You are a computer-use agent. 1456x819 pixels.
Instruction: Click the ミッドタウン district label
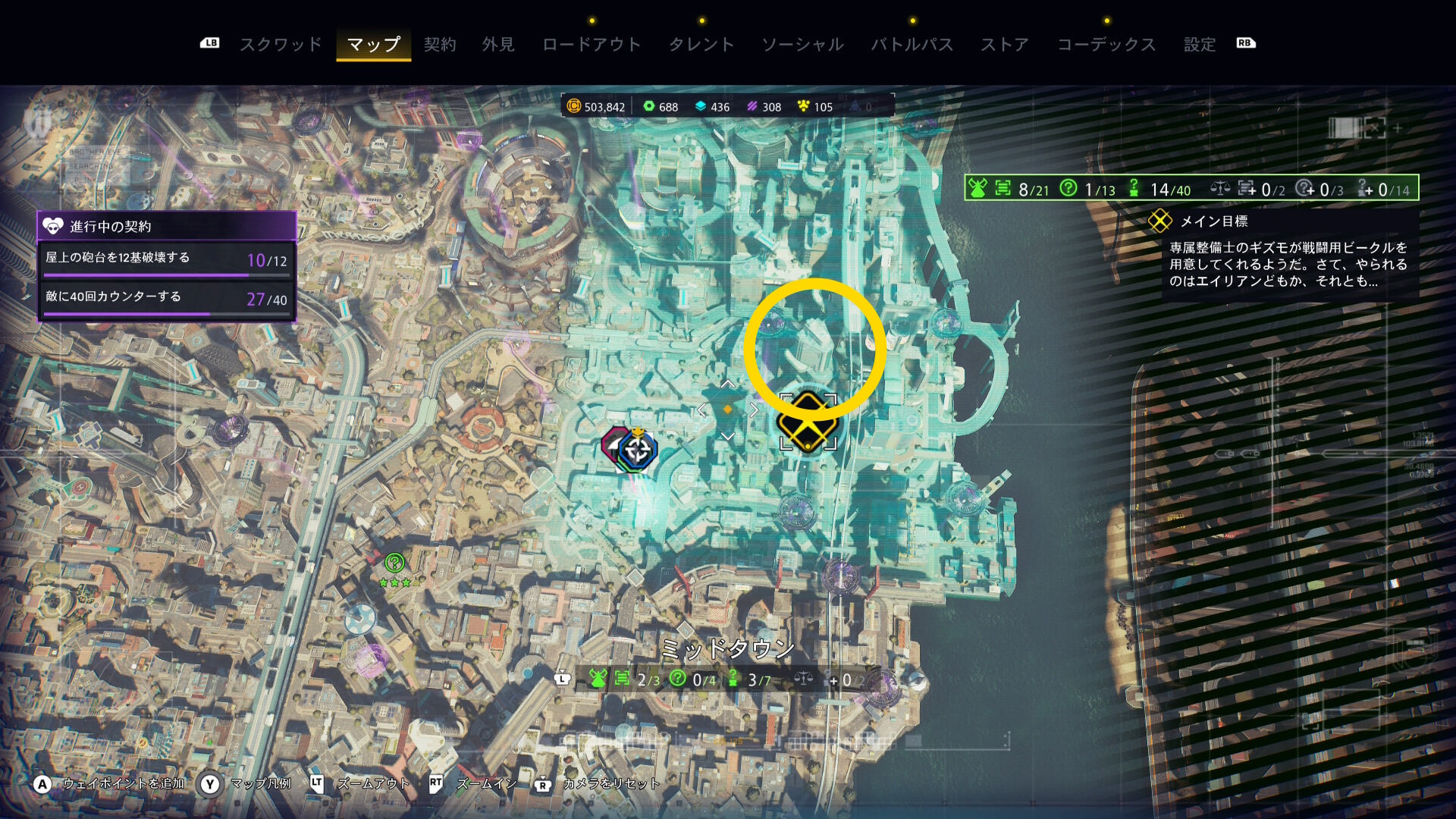(728, 649)
